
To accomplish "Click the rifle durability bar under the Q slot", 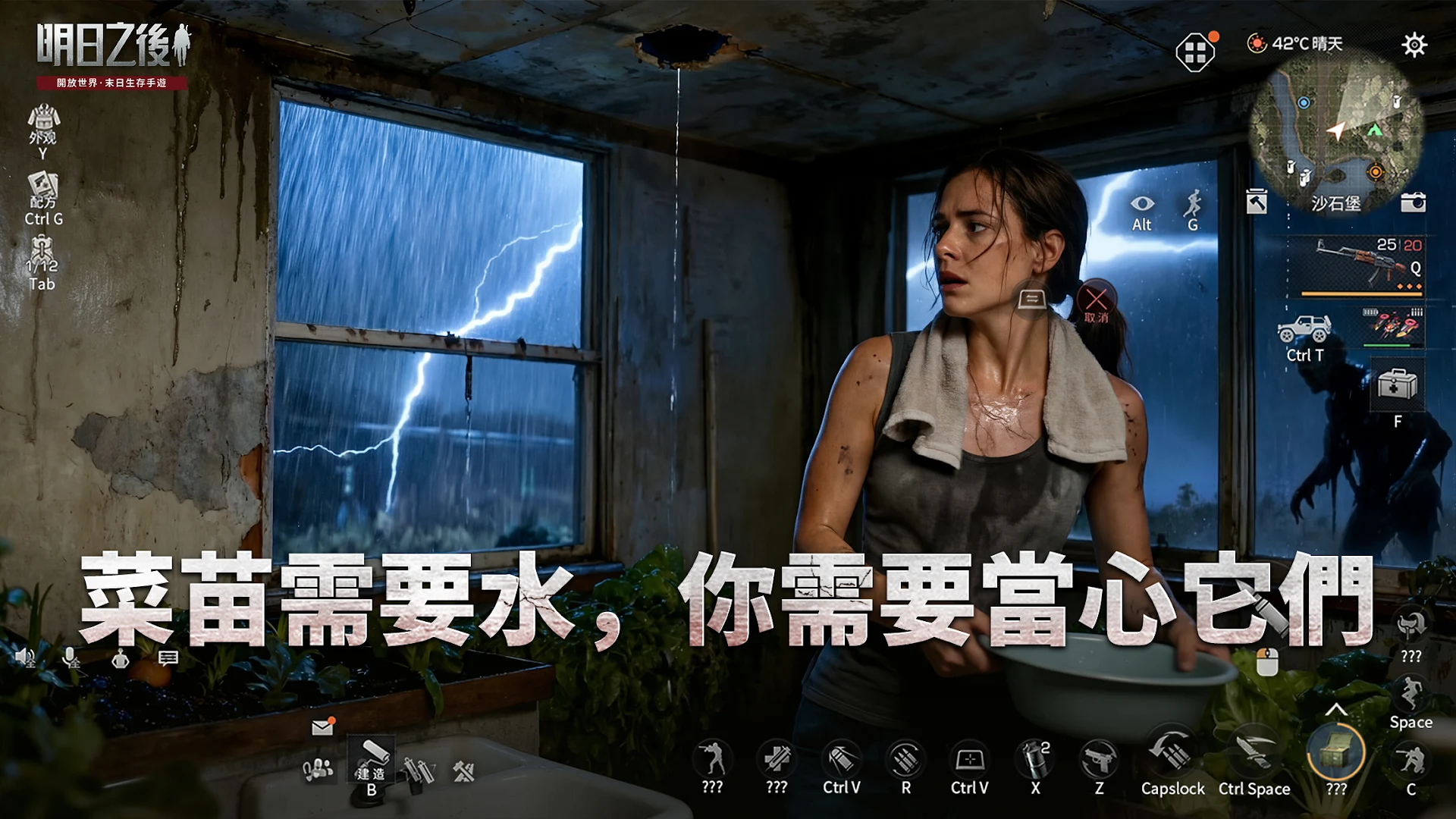I will tap(1363, 293).
